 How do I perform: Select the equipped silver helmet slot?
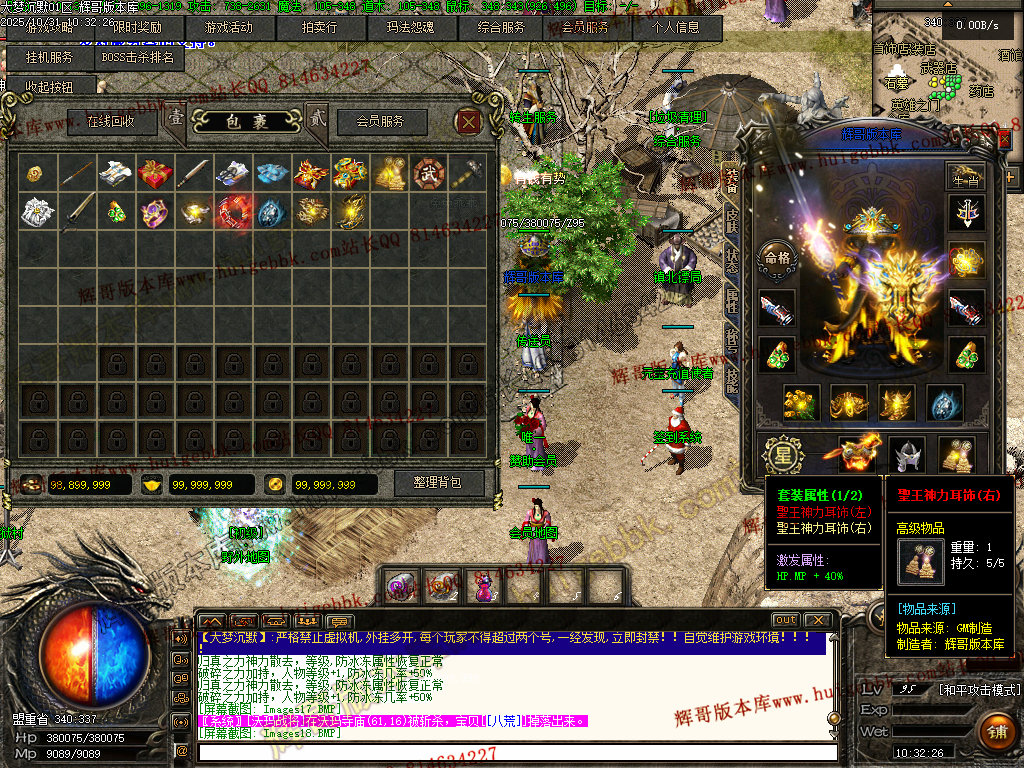pos(907,455)
